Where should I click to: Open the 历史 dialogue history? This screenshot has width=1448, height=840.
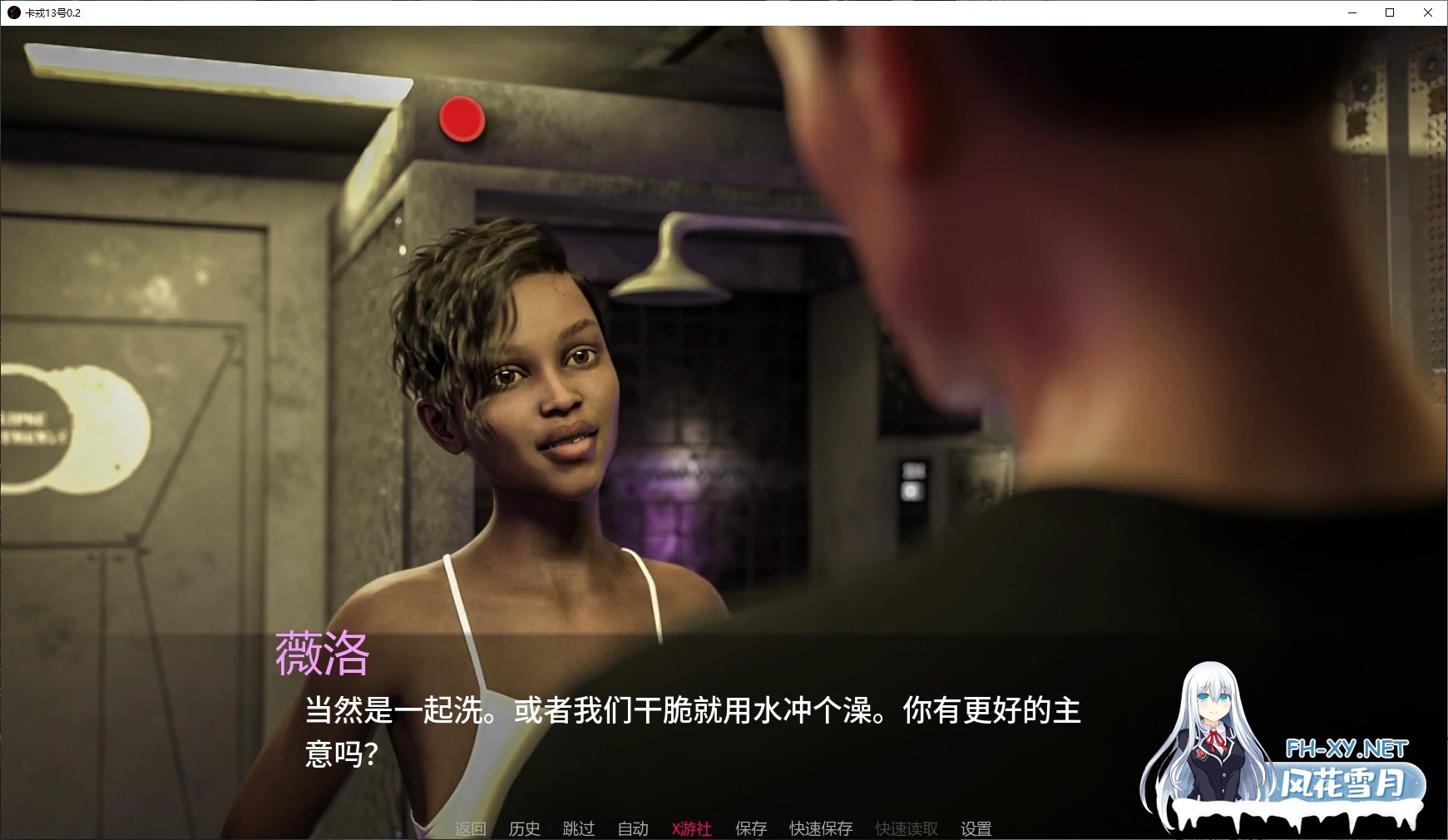pyautogui.click(x=523, y=828)
